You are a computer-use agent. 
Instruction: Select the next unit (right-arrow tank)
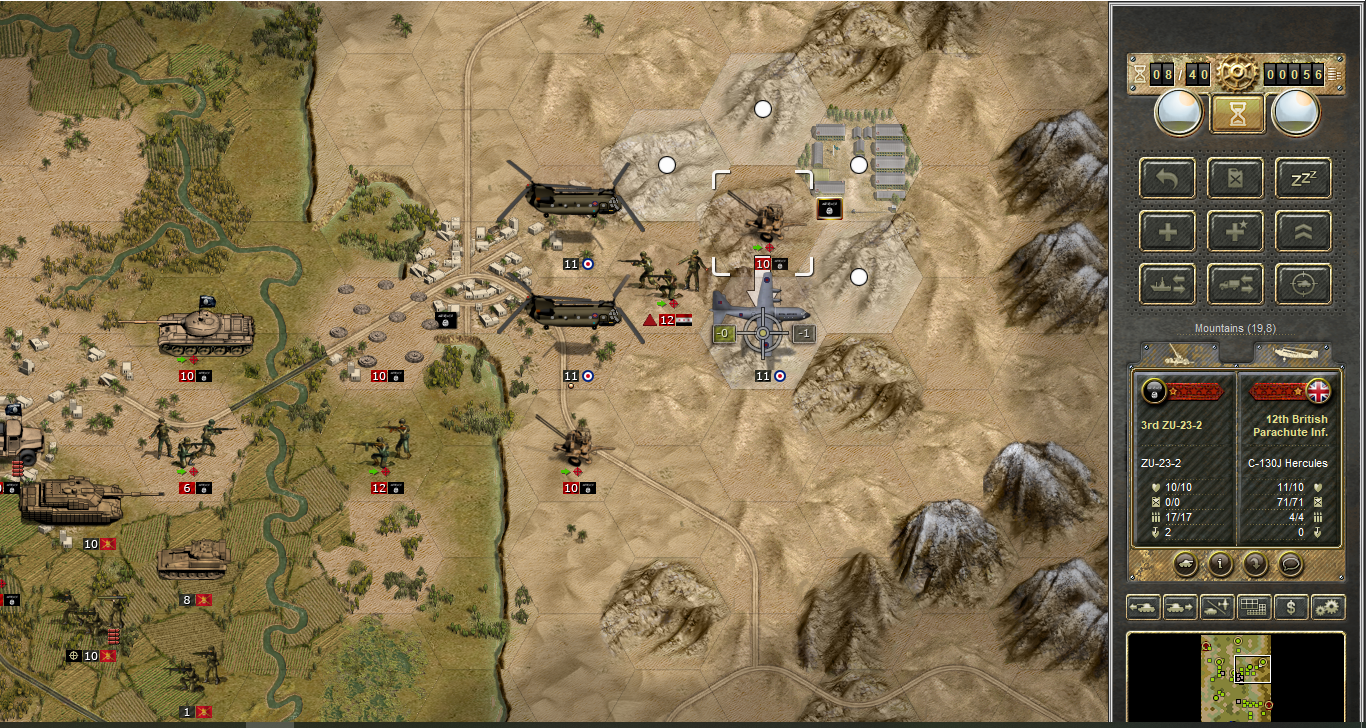point(1180,606)
